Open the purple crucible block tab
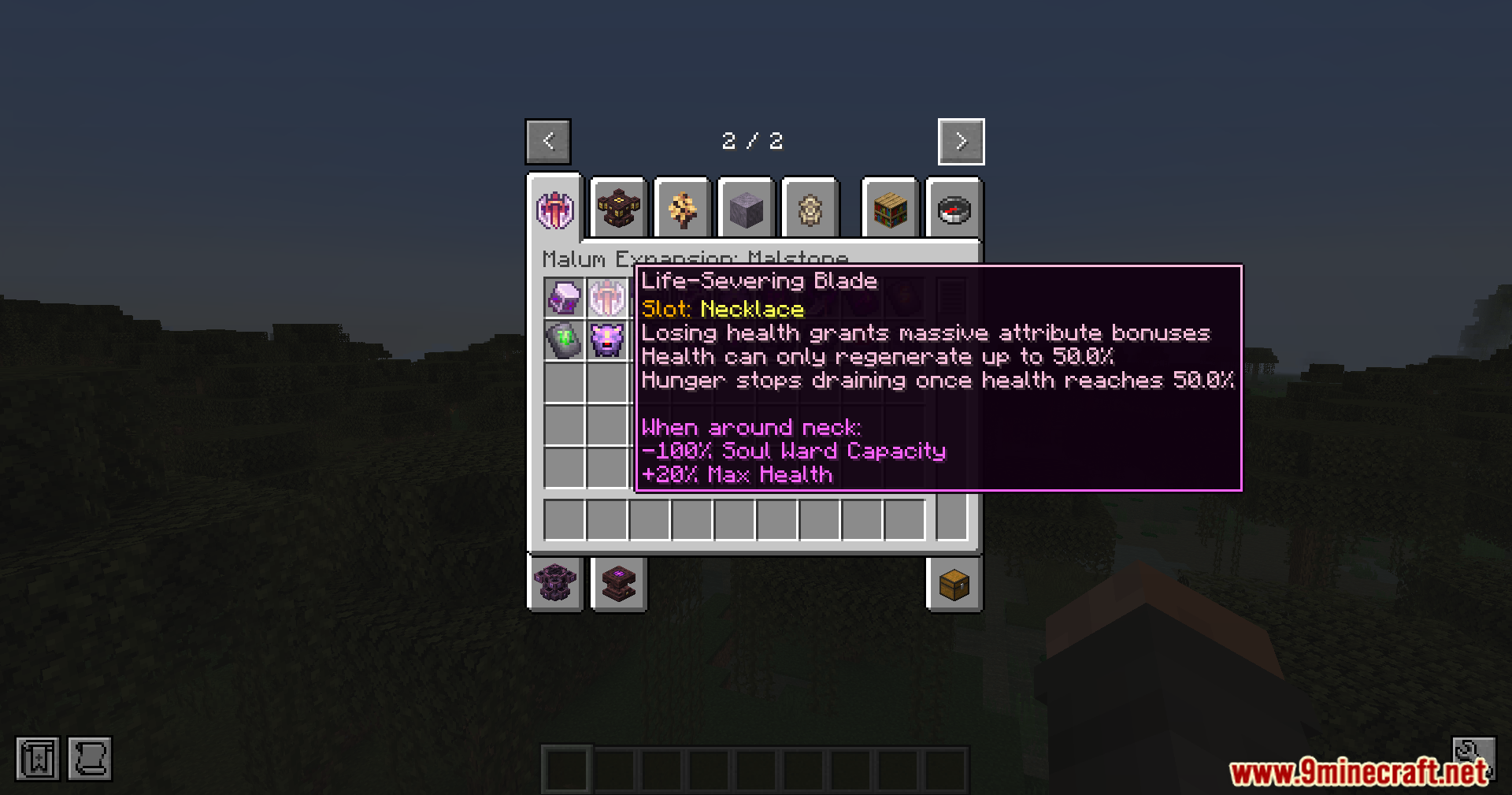 tap(555, 584)
